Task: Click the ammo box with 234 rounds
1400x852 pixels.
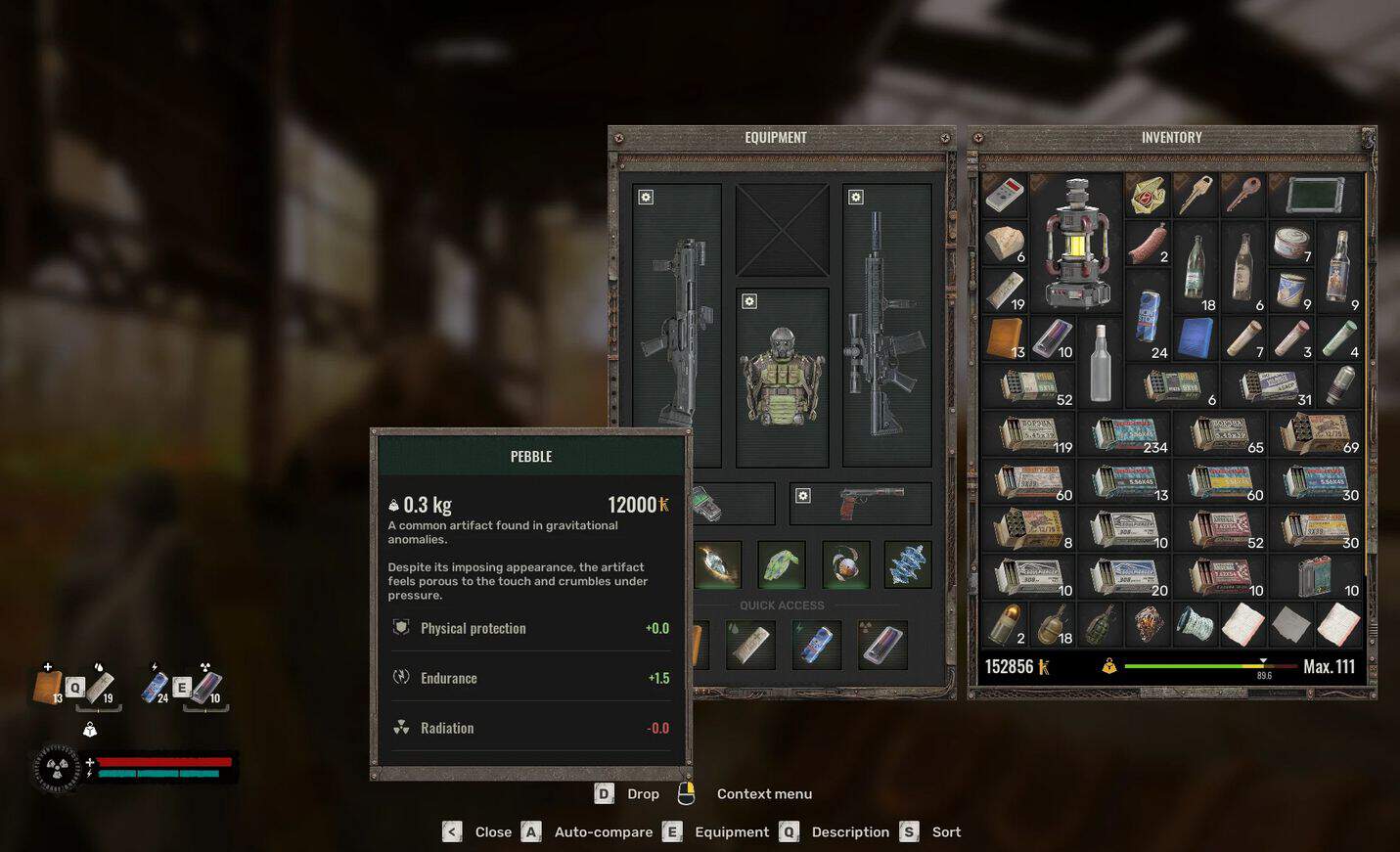Action: click(1125, 433)
